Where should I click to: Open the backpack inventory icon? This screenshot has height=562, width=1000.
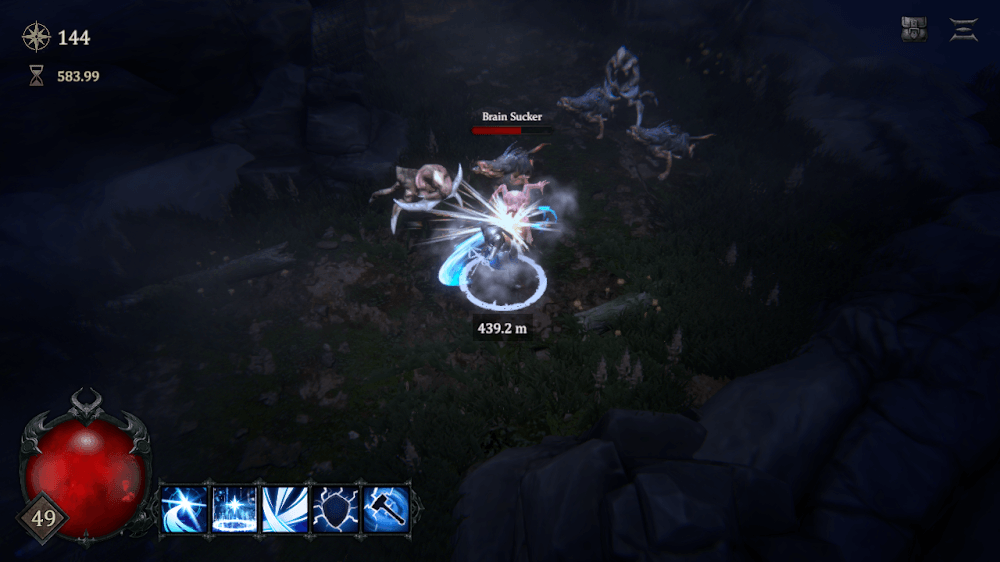point(913,30)
